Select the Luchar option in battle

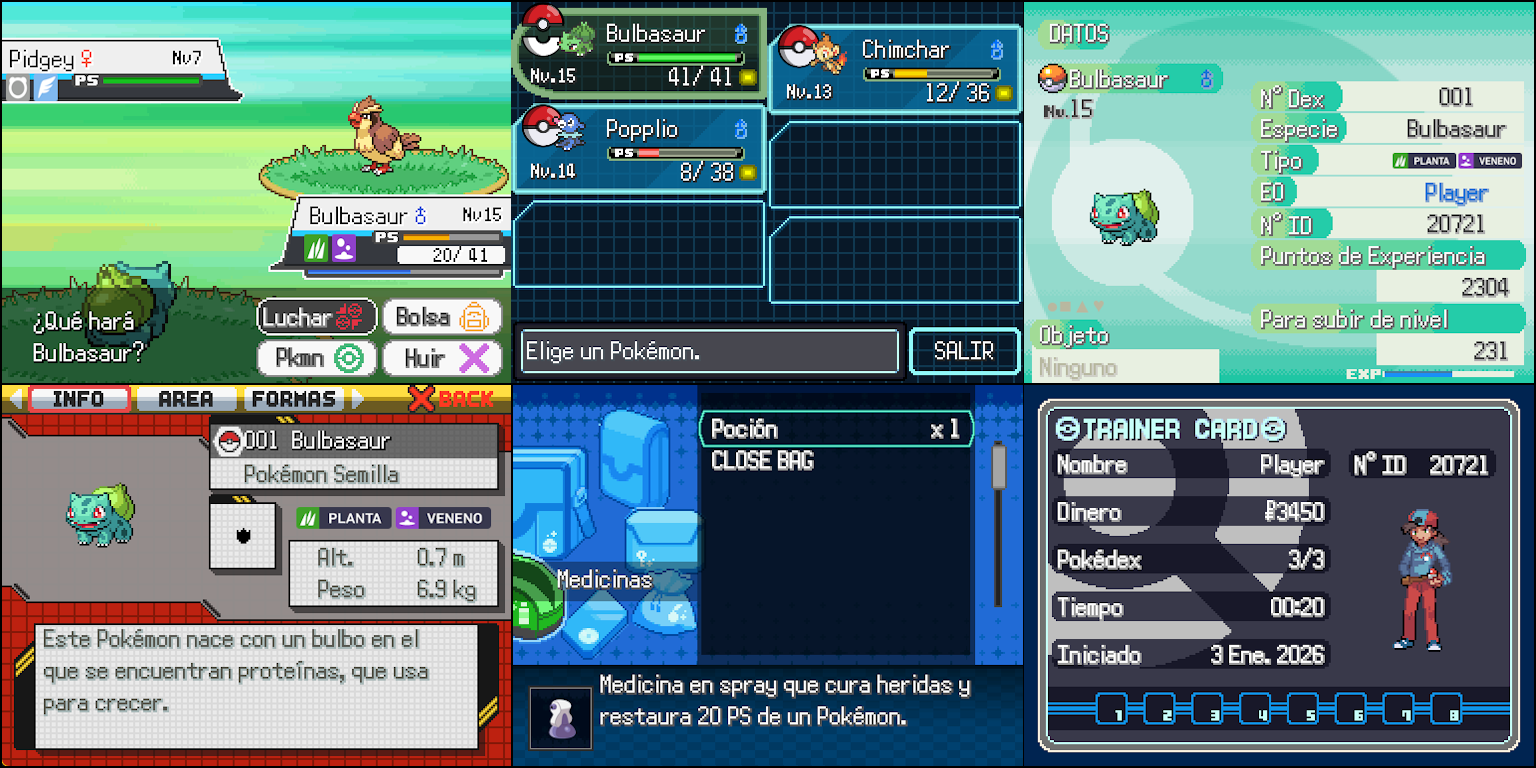[x=317, y=317]
